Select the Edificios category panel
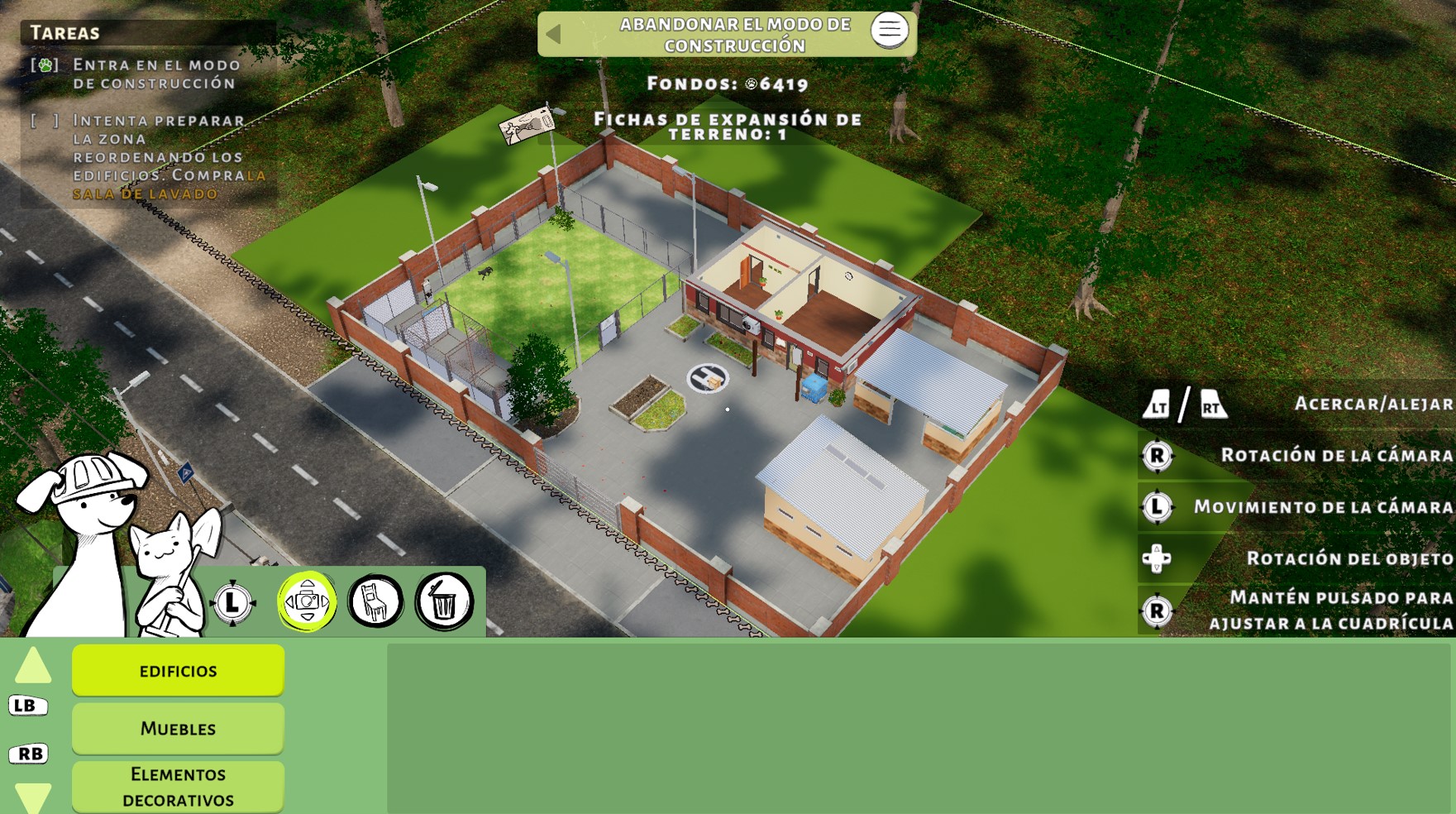 pyautogui.click(x=177, y=670)
